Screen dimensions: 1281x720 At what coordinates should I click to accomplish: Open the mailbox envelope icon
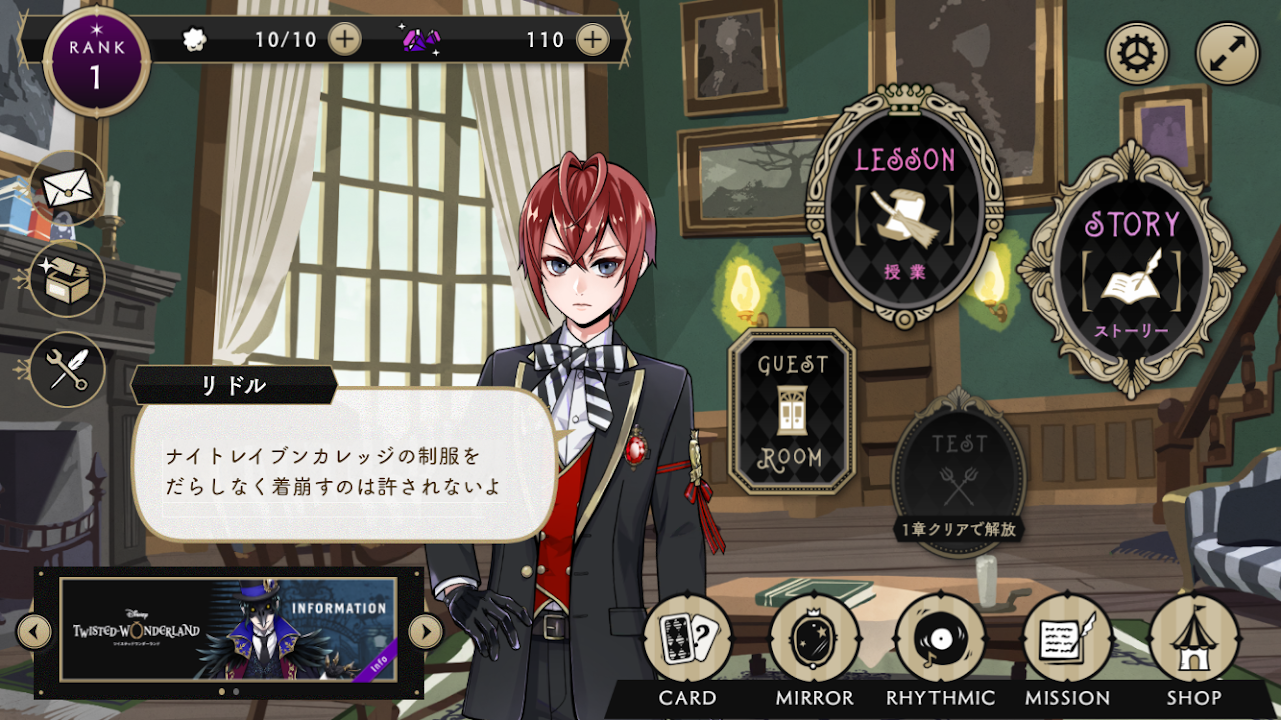[67, 187]
